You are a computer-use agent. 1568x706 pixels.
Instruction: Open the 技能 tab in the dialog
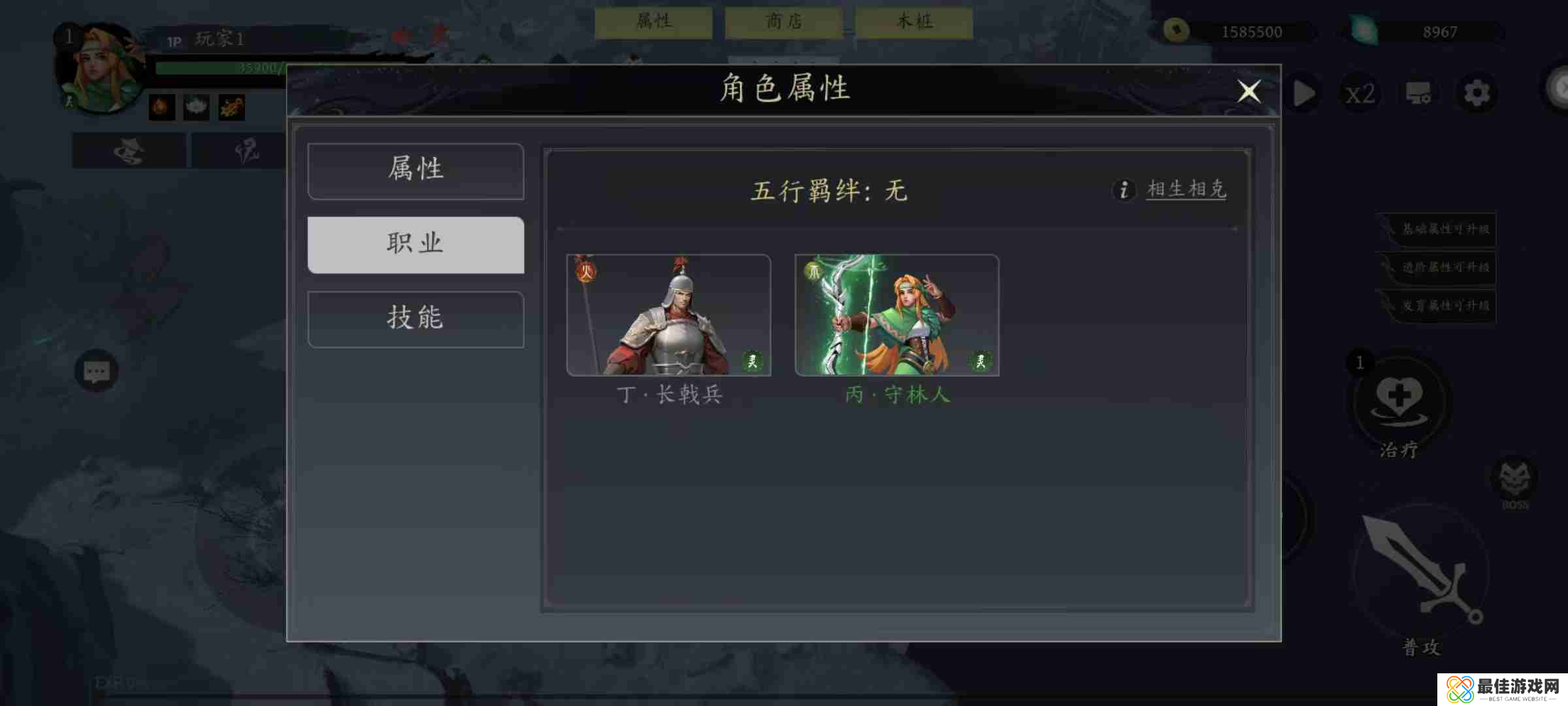[416, 319]
